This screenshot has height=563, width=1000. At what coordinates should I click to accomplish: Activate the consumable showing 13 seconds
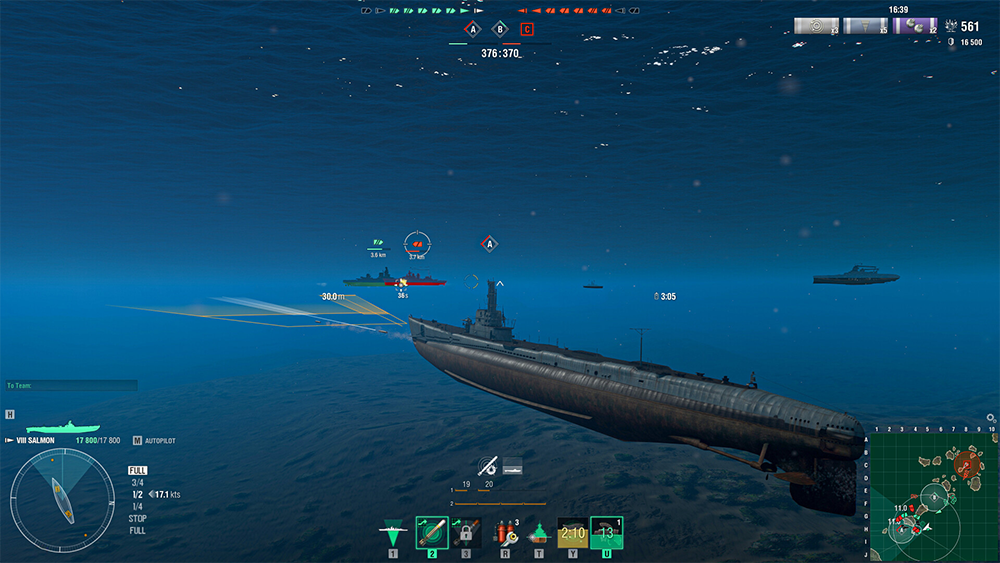606,532
